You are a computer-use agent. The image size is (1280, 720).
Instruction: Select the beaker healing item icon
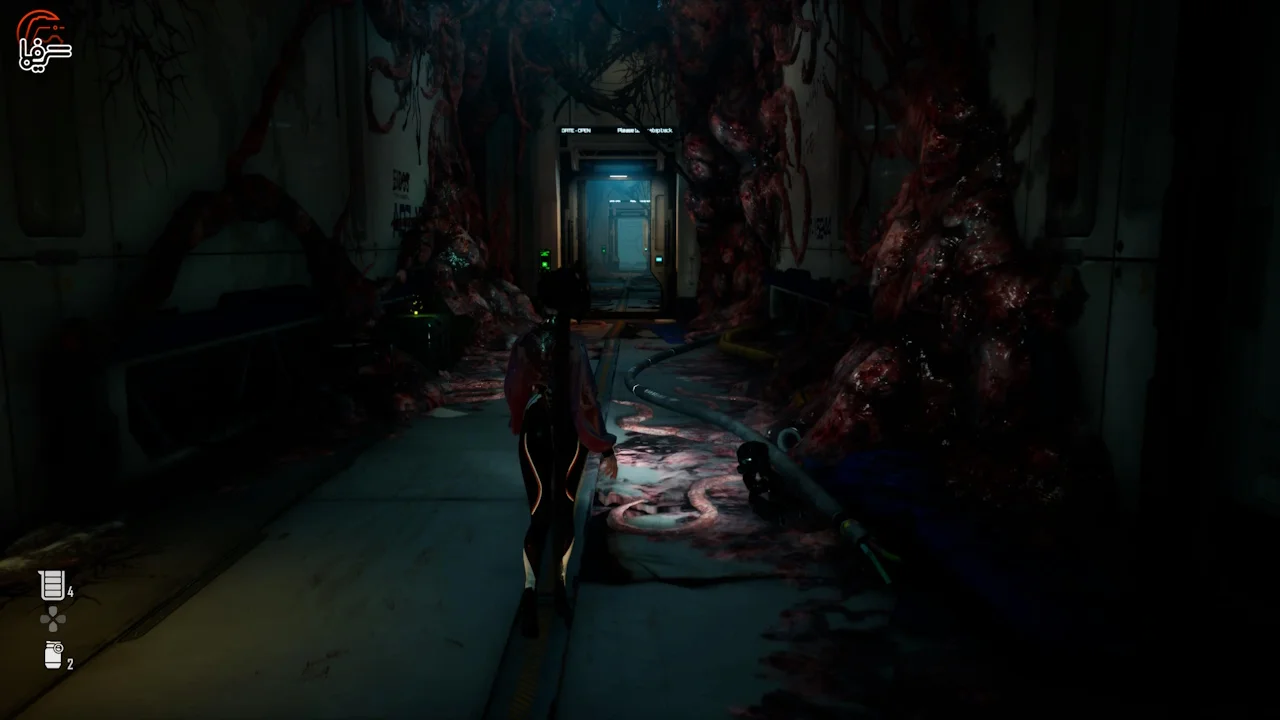[51, 585]
